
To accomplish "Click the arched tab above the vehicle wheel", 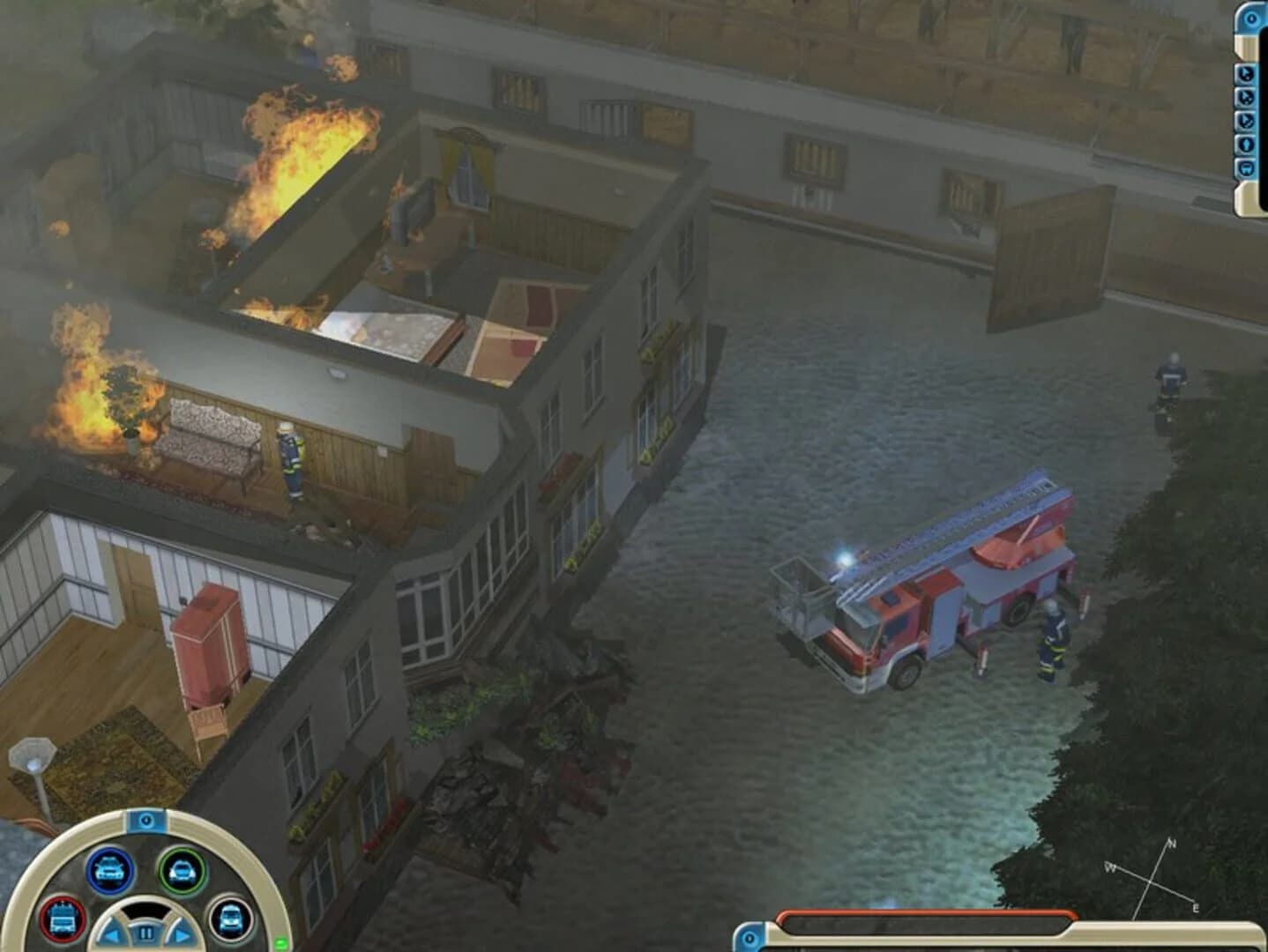I will coord(147,820).
